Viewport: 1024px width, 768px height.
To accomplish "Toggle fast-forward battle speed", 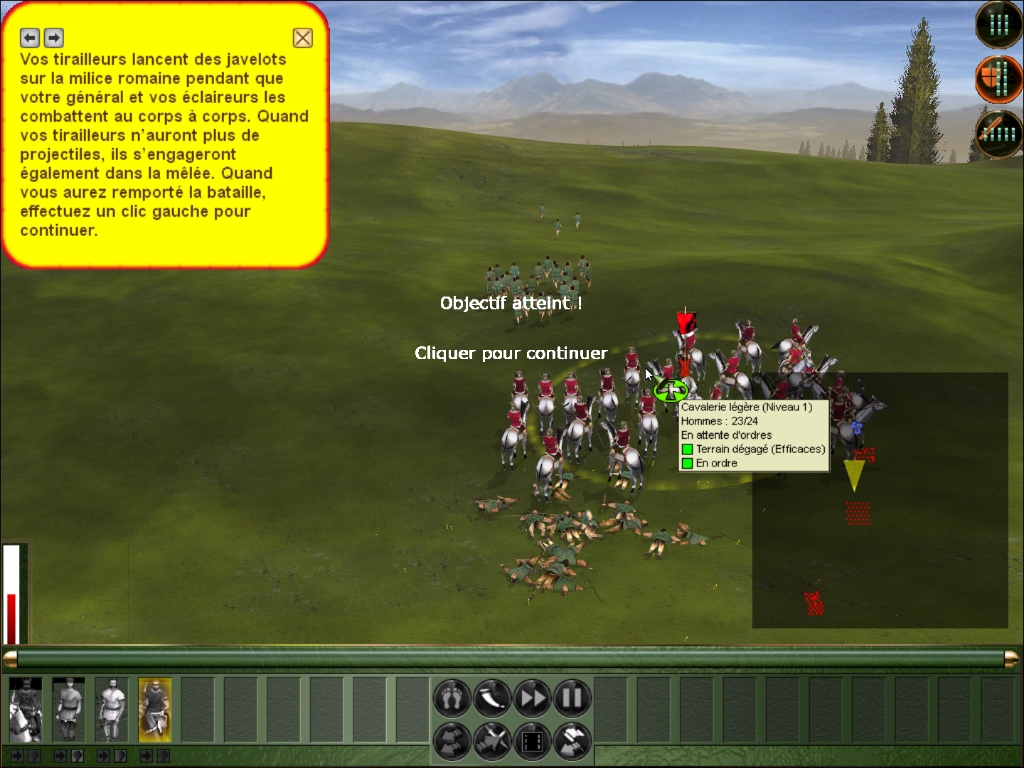I will (x=532, y=697).
